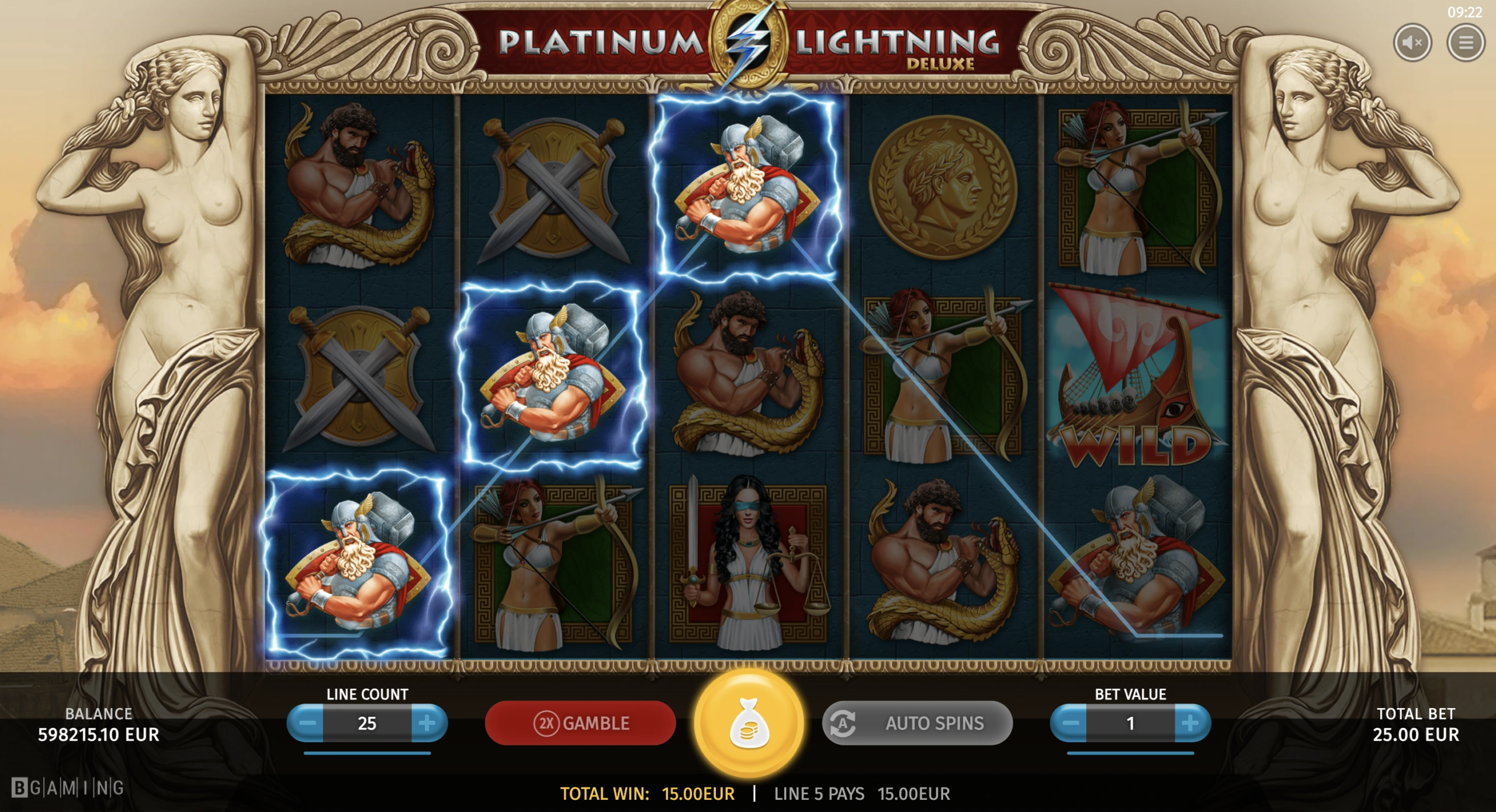
Task: Lower the bet value
Action: (1069, 723)
